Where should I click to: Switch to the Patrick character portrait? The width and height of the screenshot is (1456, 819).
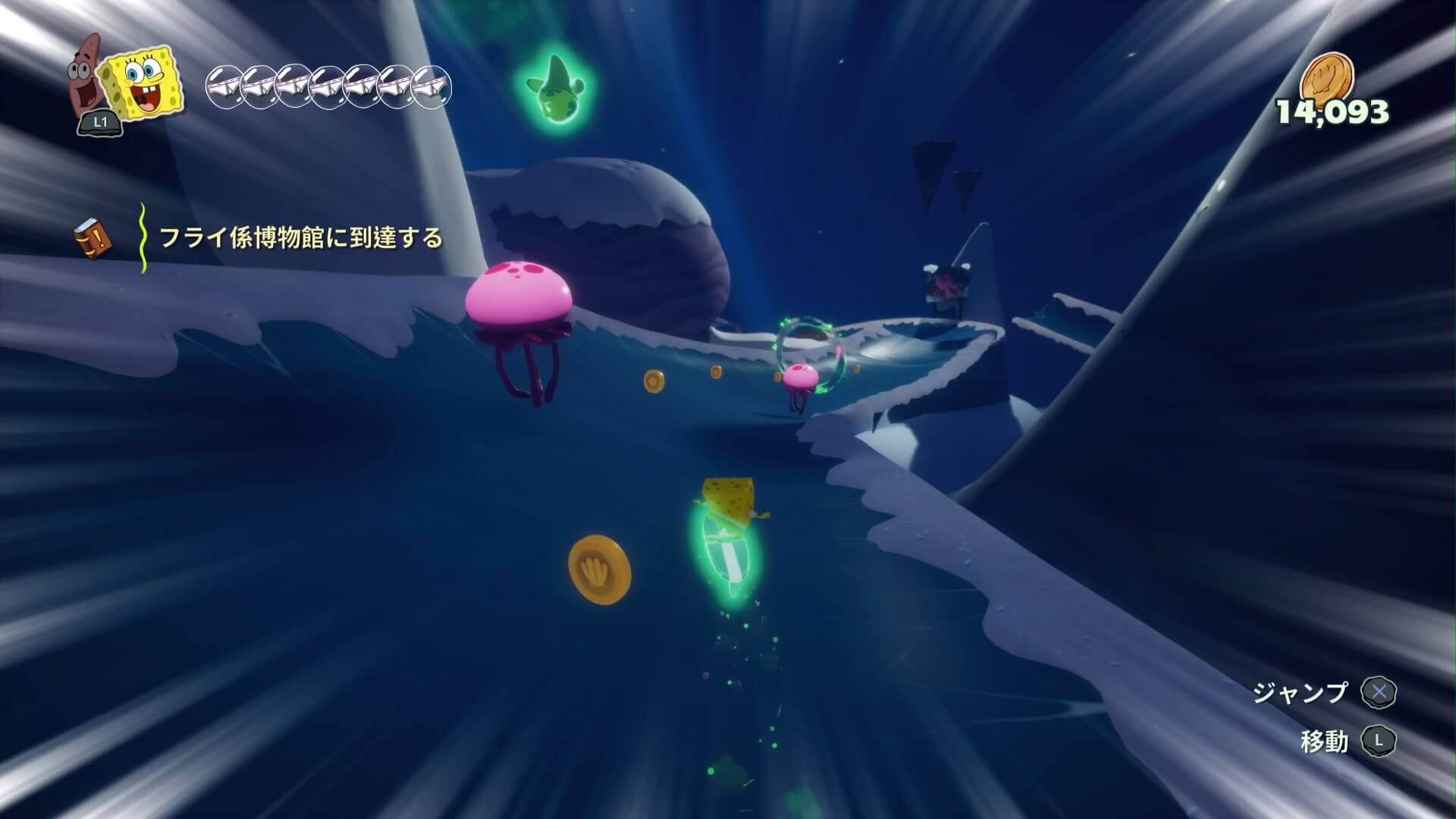coord(87,78)
